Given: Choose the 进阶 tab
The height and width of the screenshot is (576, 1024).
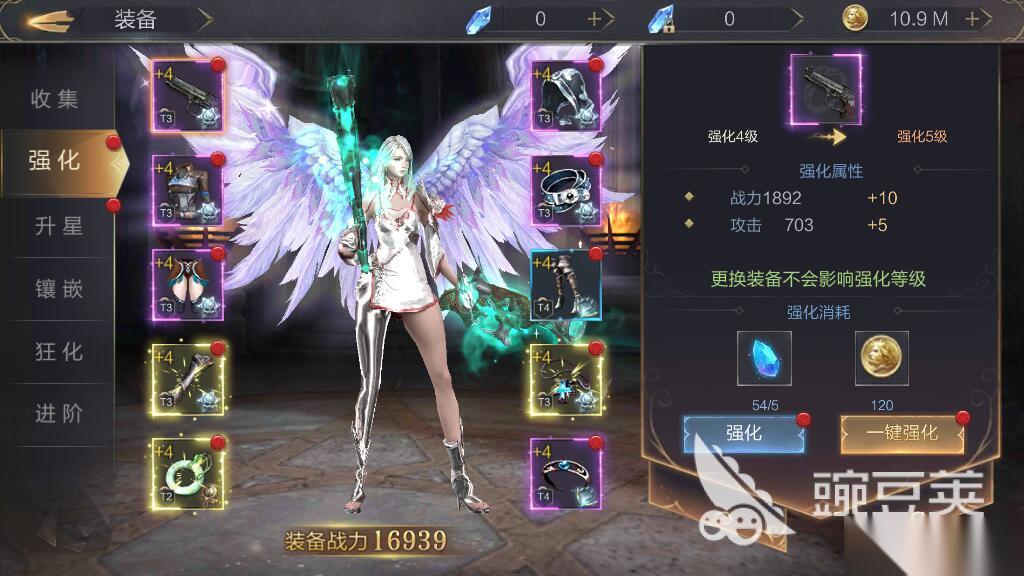Looking at the screenshot, I should tap(58, 414).
